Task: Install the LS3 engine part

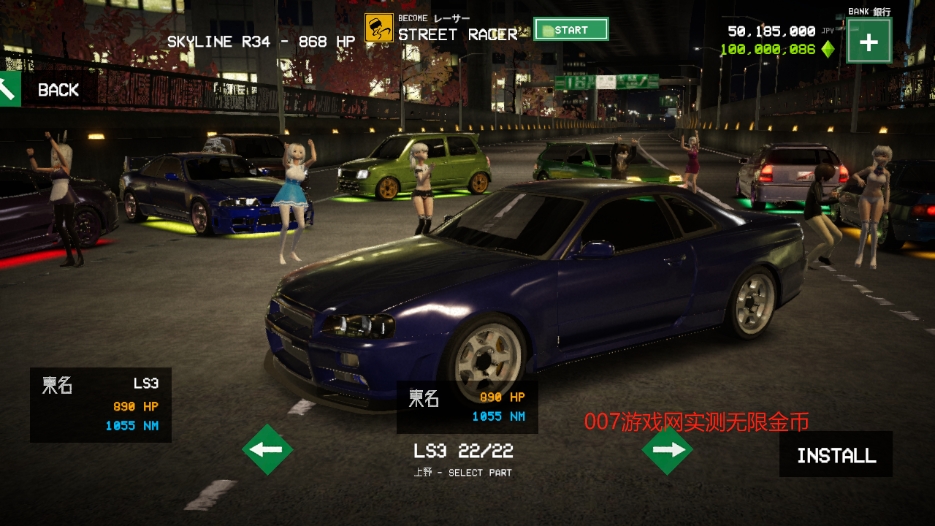Action: click(x=836, y=455)
